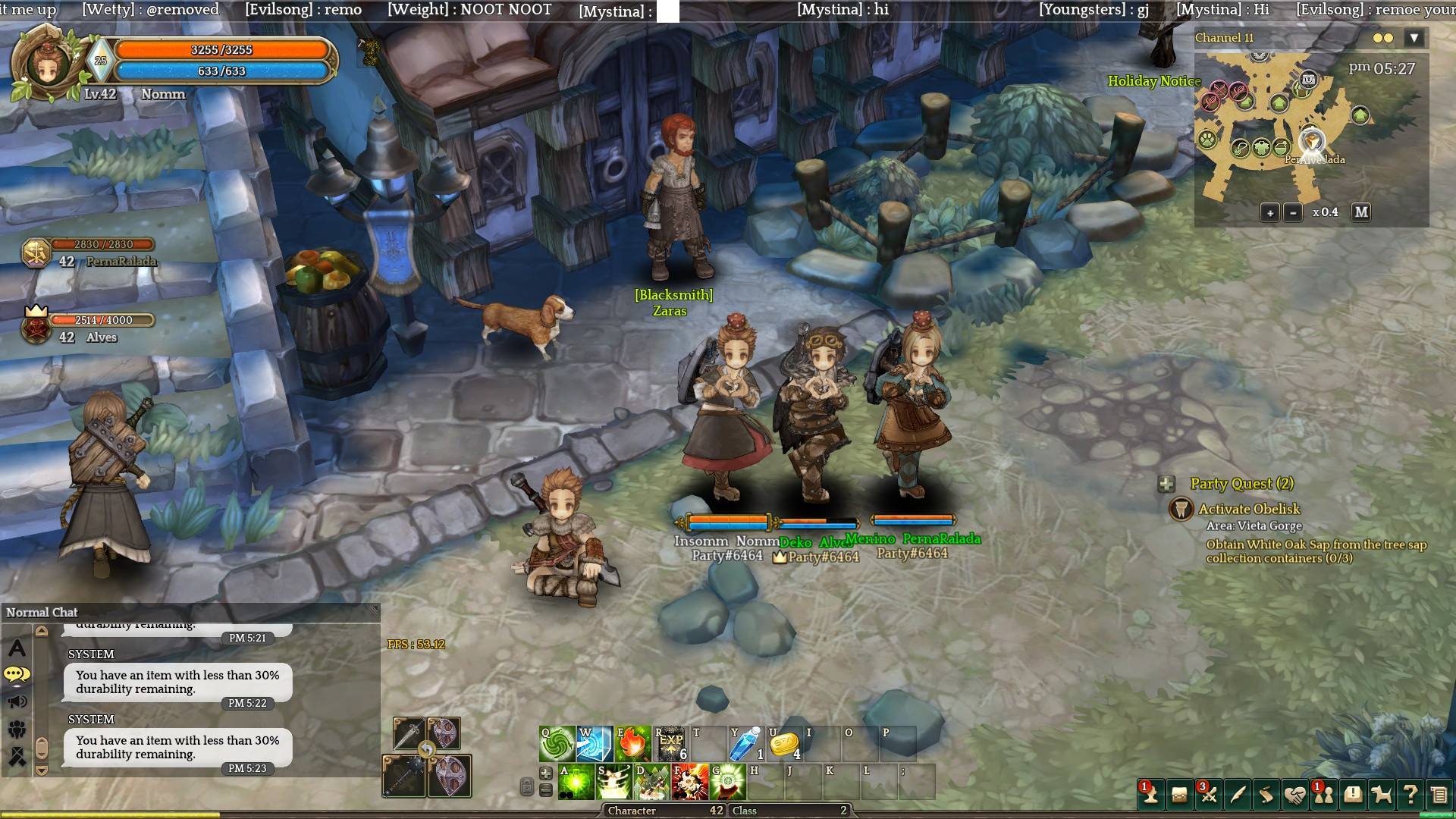This screenshot has width=1456, height=819.
Task: Use the blue potion on Y
Action: point(746,744)
